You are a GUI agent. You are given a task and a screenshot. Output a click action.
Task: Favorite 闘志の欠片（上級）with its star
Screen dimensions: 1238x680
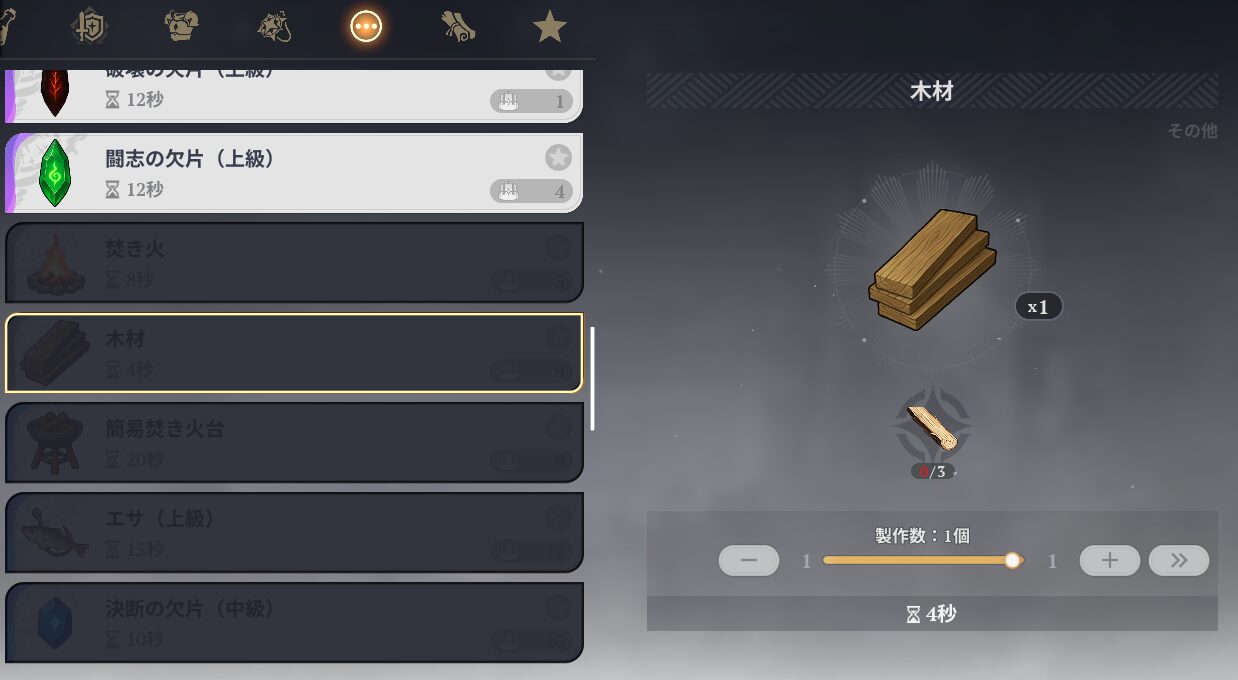click(x=558, y=157)
